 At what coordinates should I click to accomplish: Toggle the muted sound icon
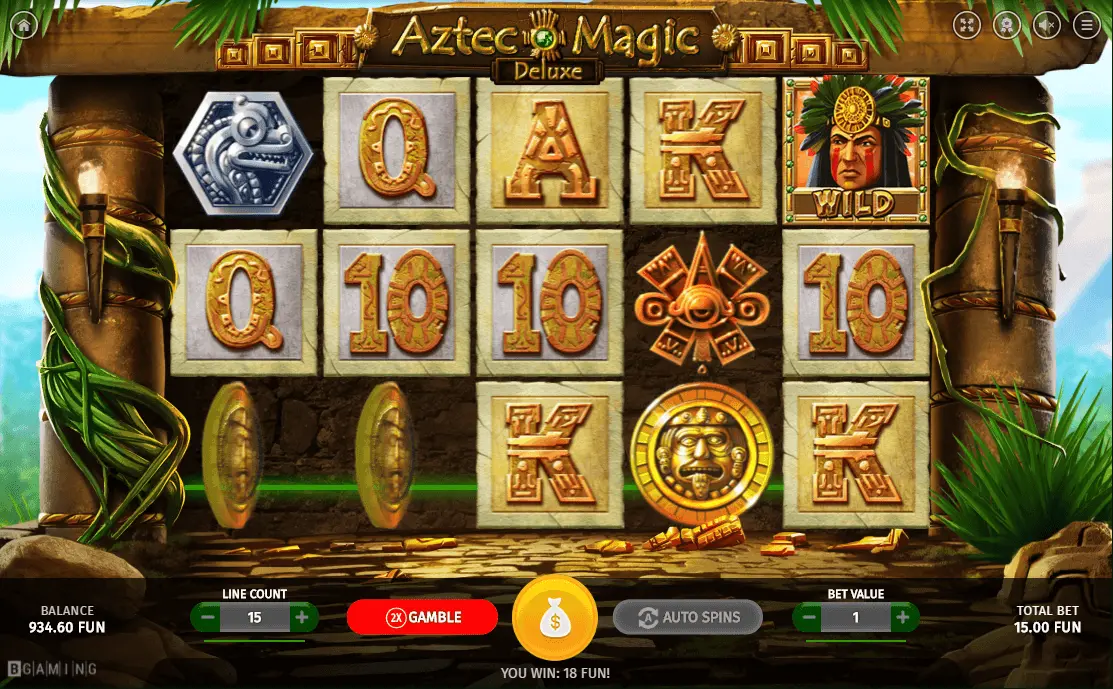click(1047, 25)
